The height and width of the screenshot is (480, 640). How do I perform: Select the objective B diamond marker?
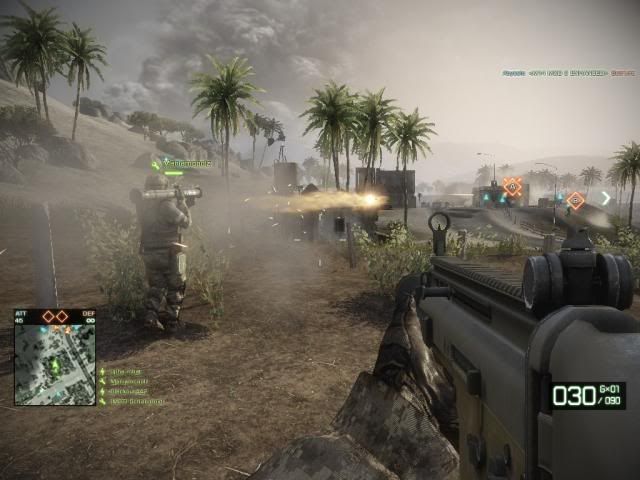575,200
